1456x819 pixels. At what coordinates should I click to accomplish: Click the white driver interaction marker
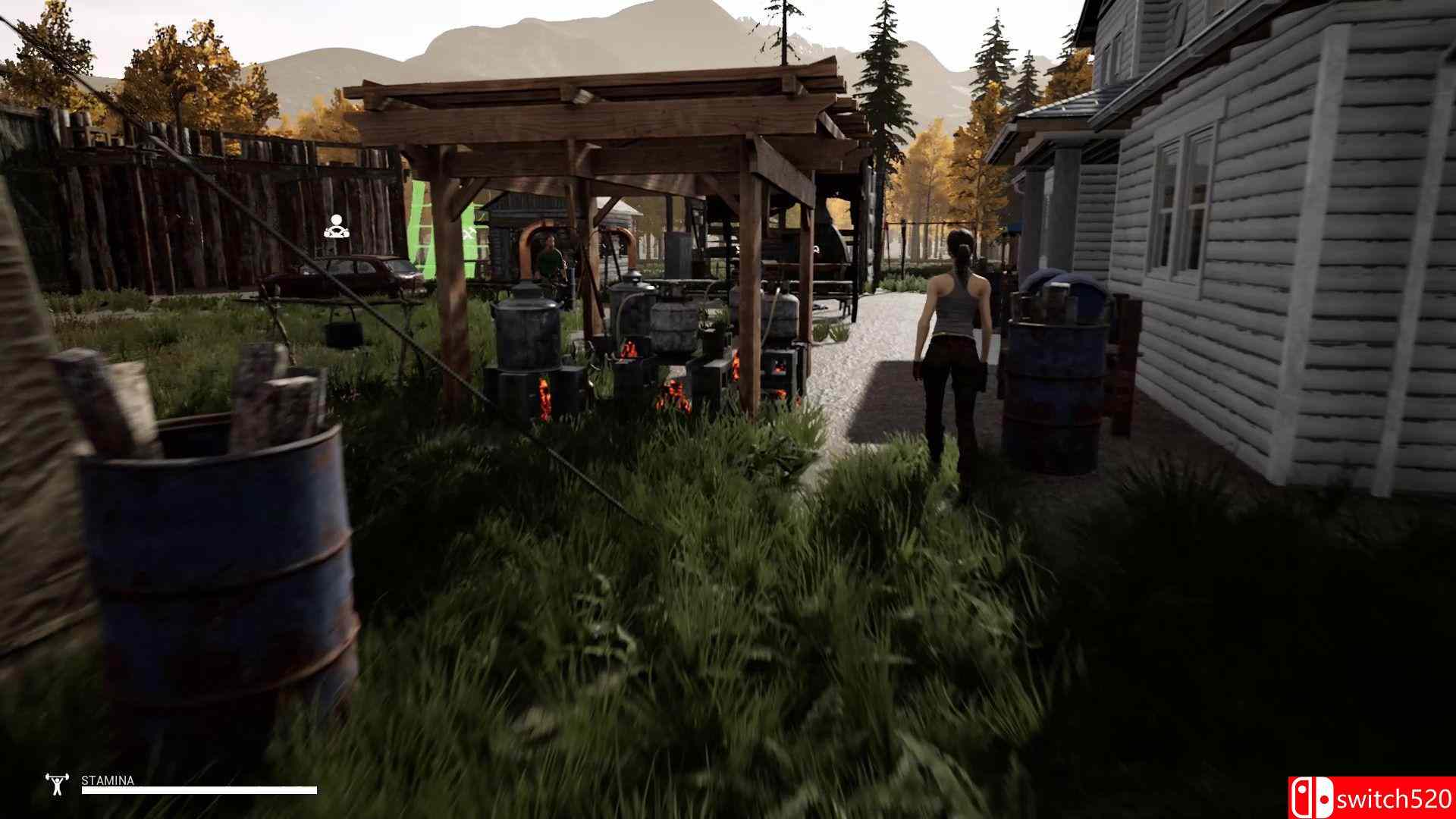(337, 225)
